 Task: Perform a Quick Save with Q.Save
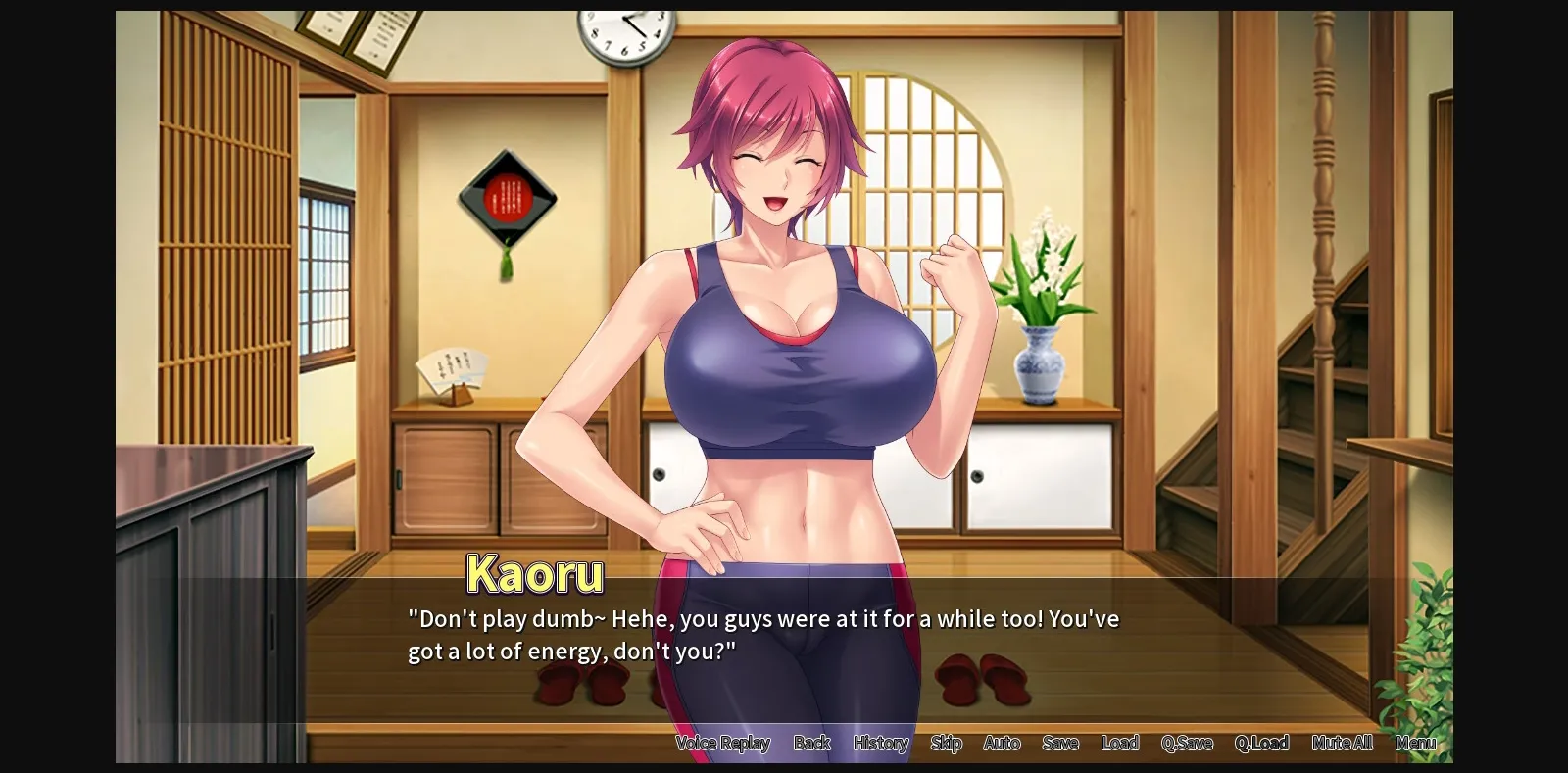[1186, 744]
